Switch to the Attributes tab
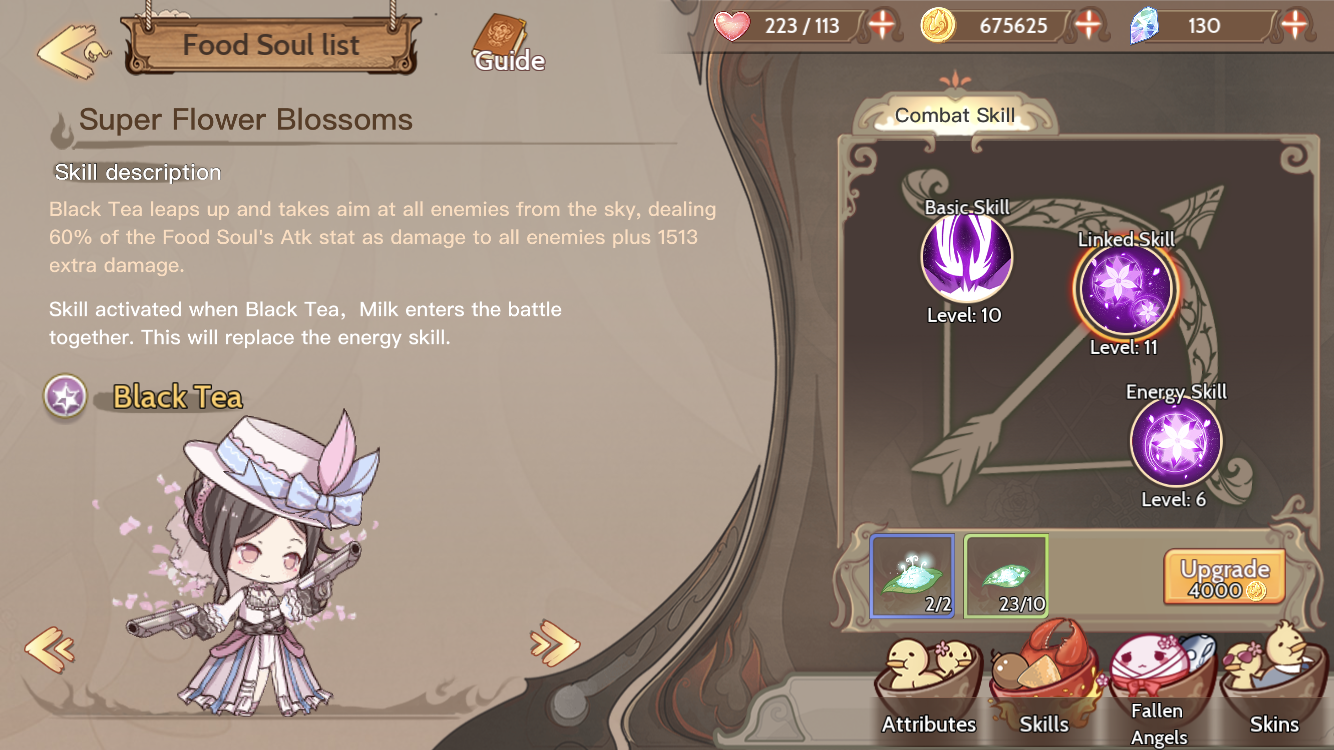The width and height of the screenshot is (1334, 750). click(928, 690)
